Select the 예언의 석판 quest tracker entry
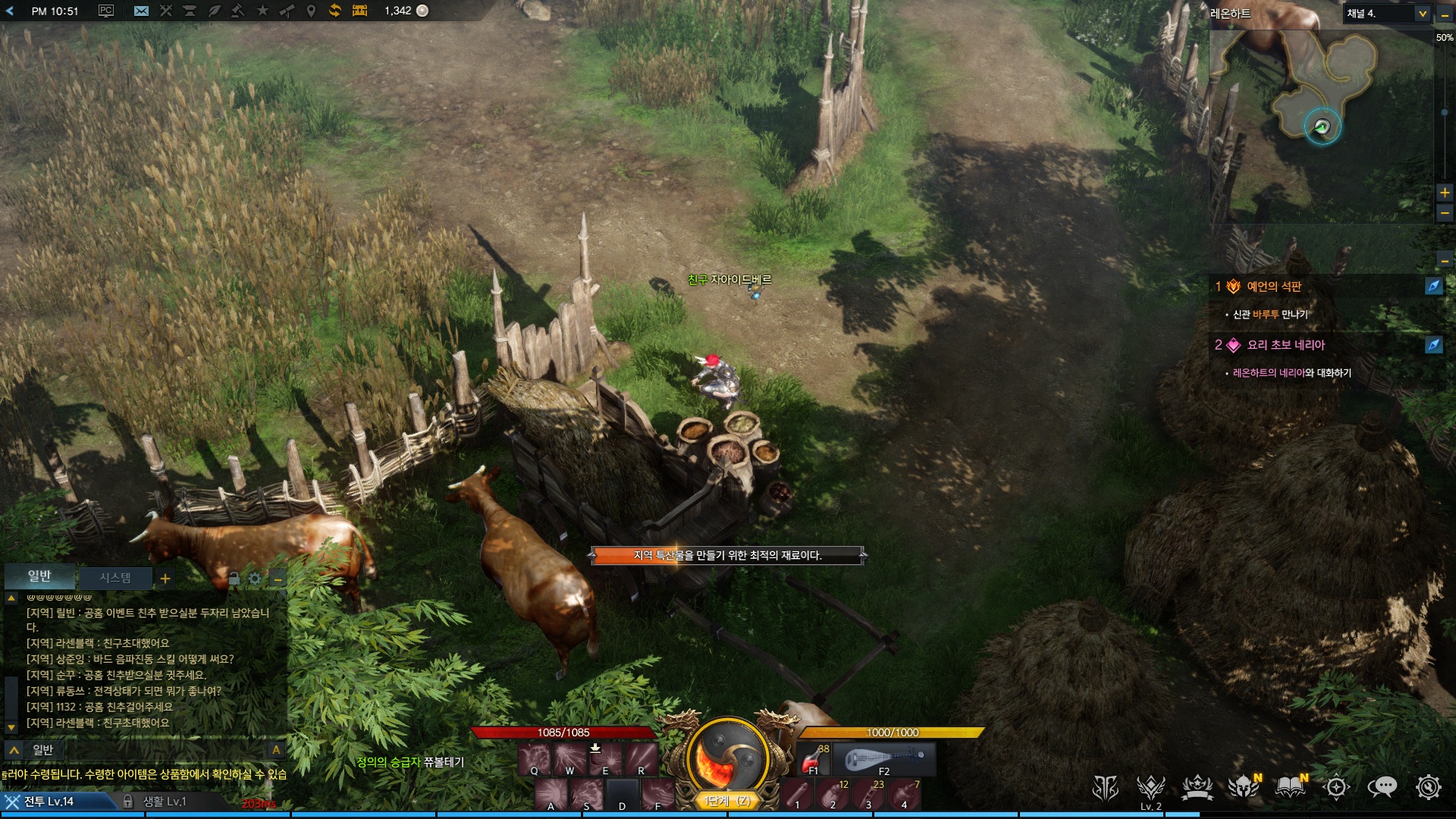Viewport: 1456px width, 819px height. 1274,287
